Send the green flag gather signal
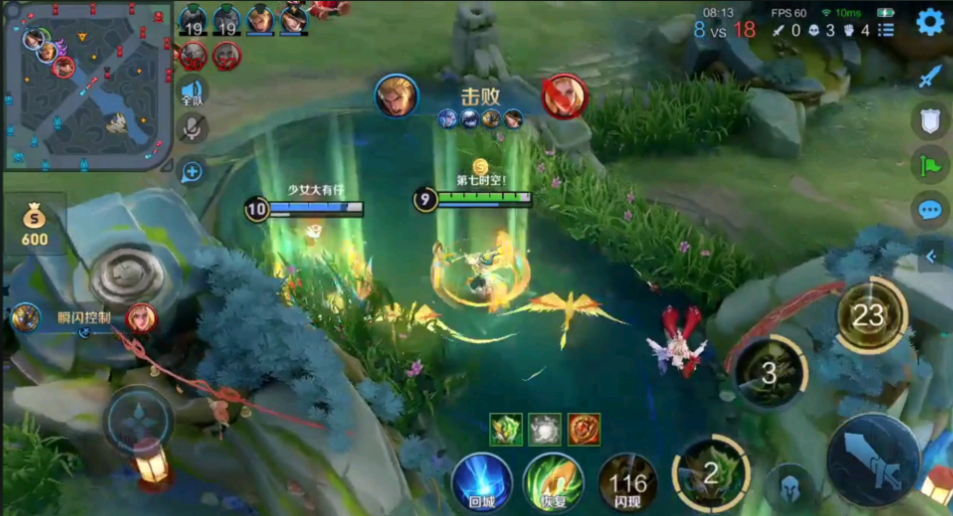953x516 pixels. [930, 165]
